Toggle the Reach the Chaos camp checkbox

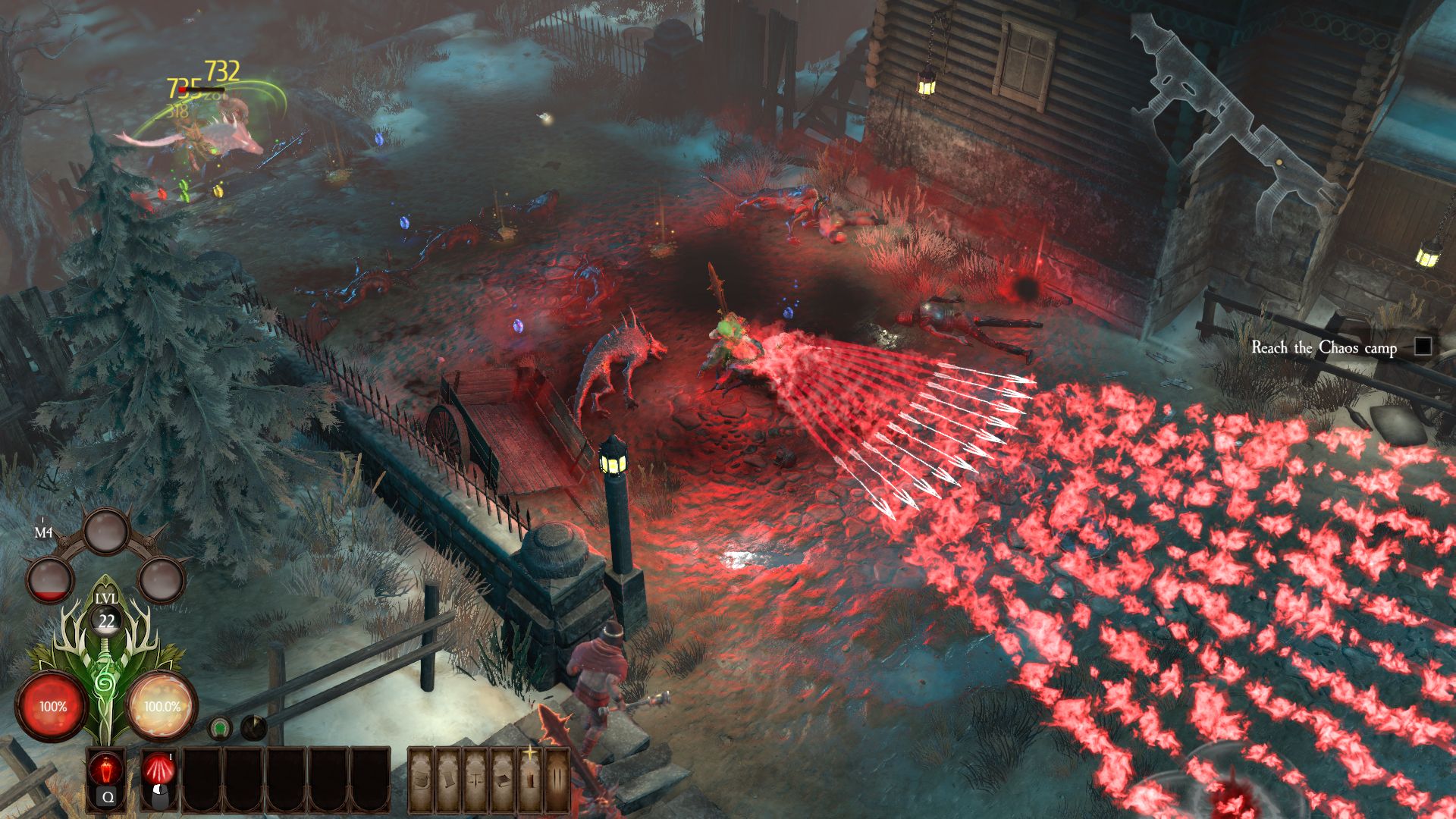coord(1423,347)
